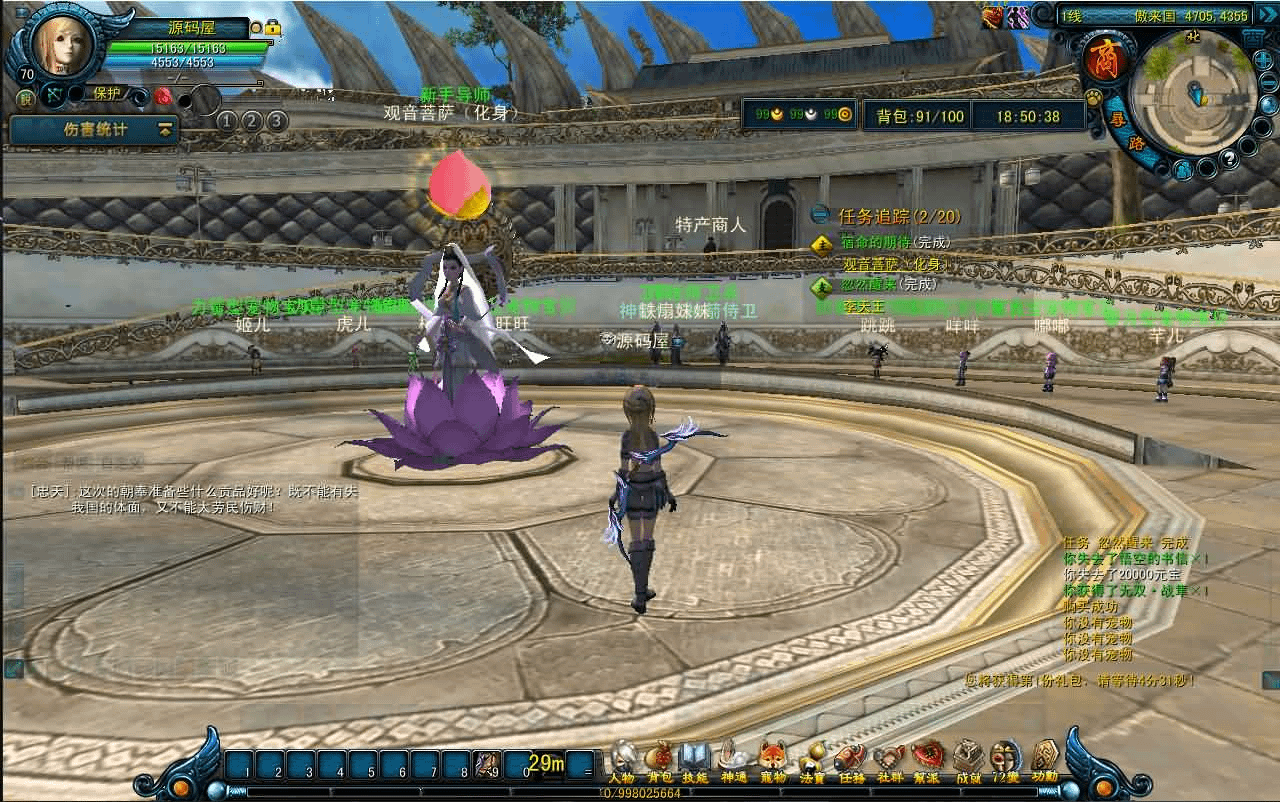The image size is (1280, 802).
Task: Open the 活动 events icon
Action: [1044, 759]
